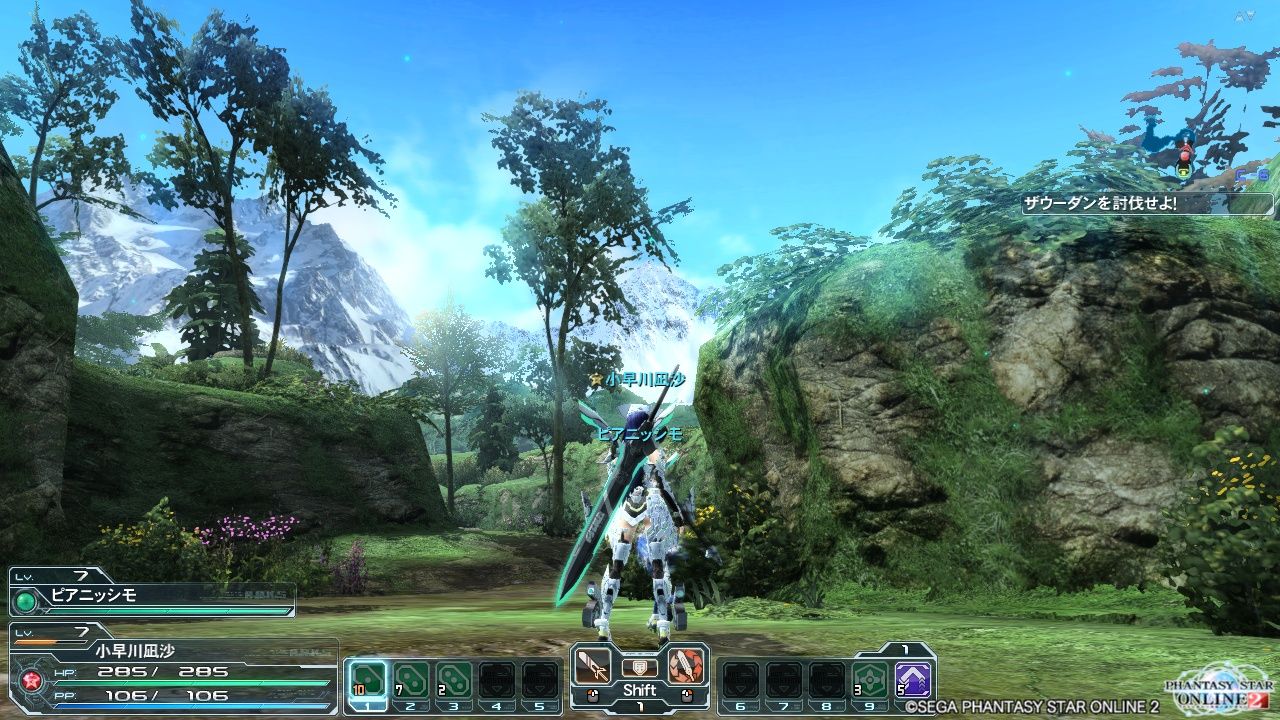Click the orange alternate weapon icon
Image resolution: width=1280 pixels, height=720 pixels.
coord(685,668)
